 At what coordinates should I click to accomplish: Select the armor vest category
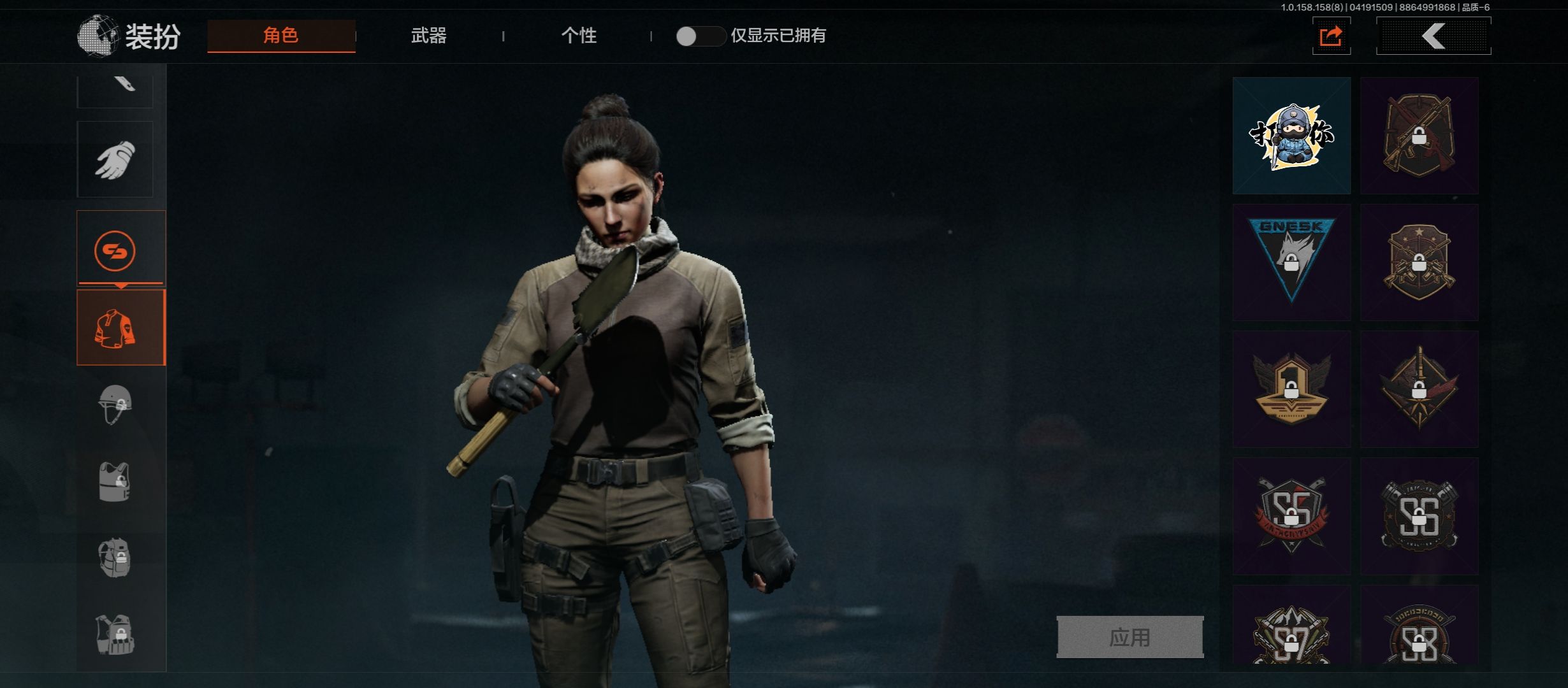click(115, 482)
